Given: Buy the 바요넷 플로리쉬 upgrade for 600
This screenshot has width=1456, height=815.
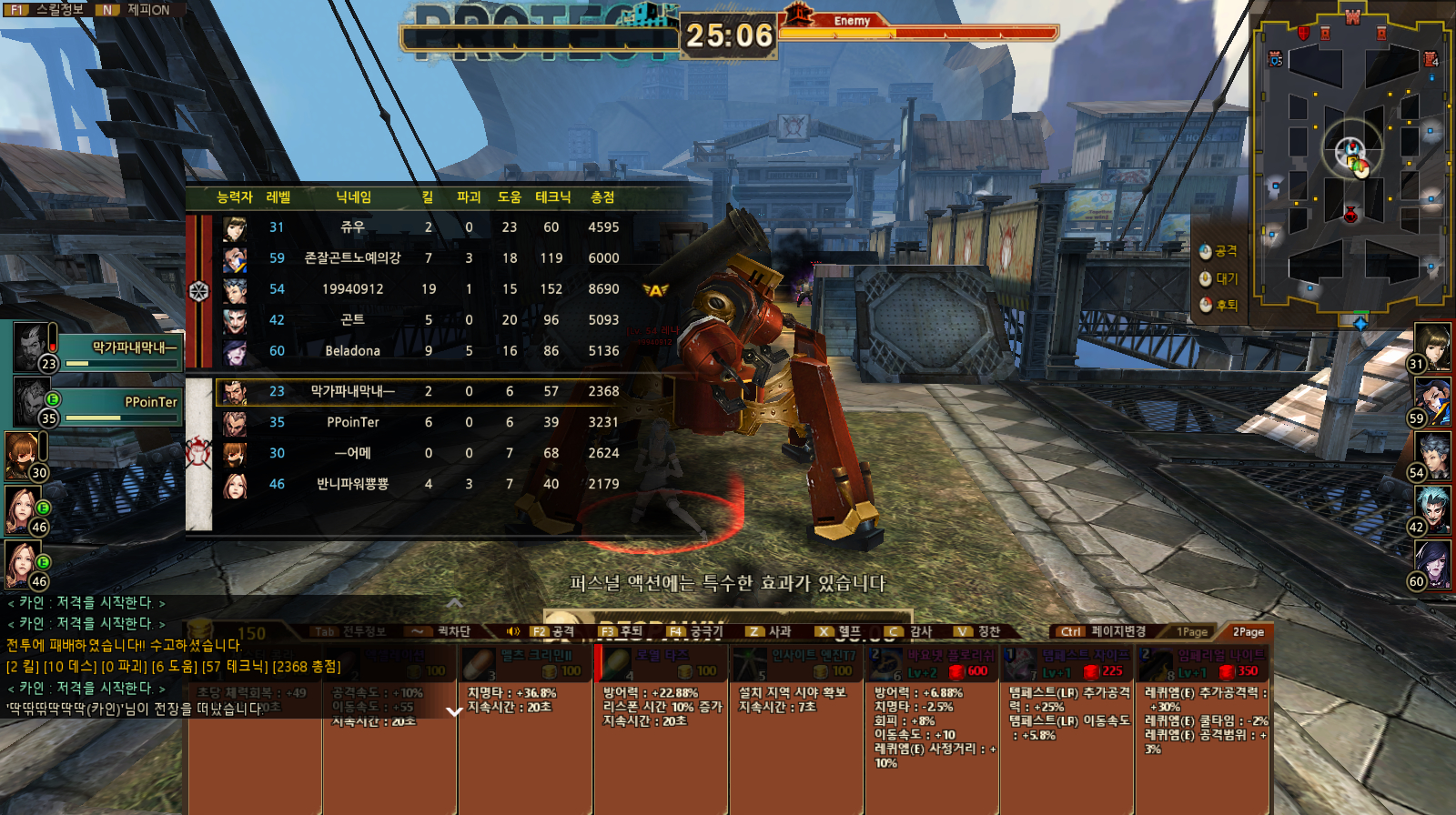Looking at the screenshot, I should tap(932, 664).
